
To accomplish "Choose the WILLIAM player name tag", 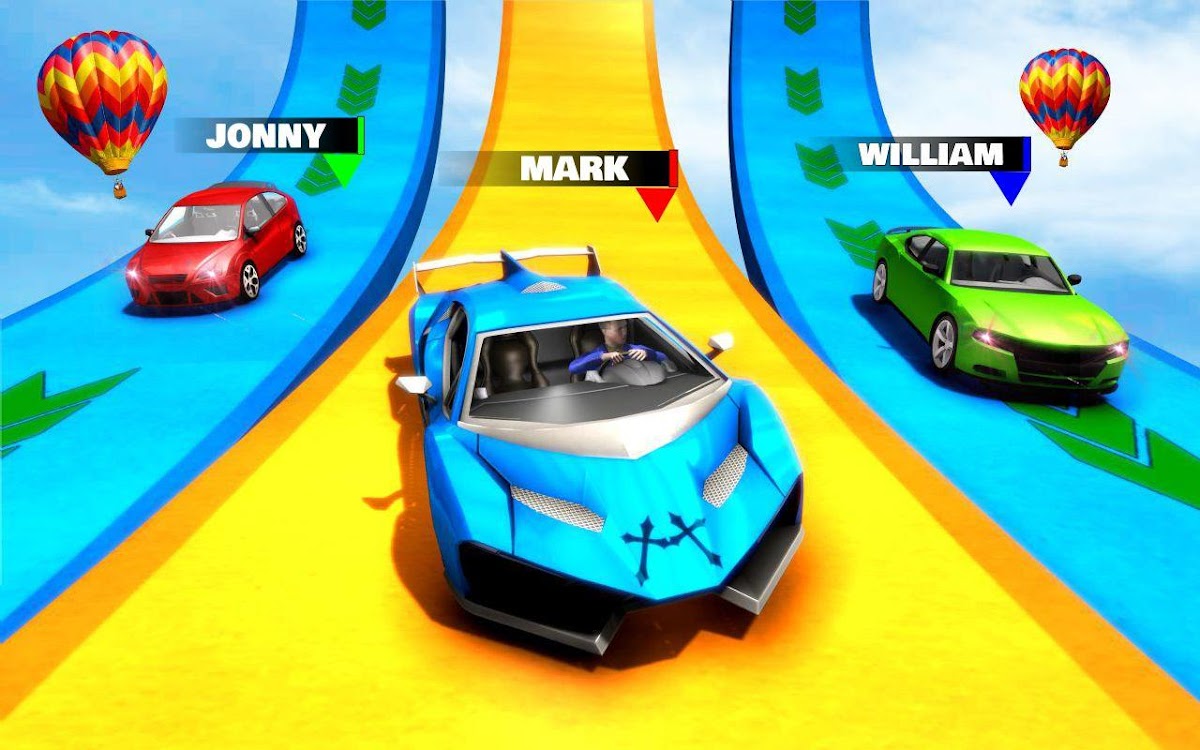I will click(x=930, y=155).
